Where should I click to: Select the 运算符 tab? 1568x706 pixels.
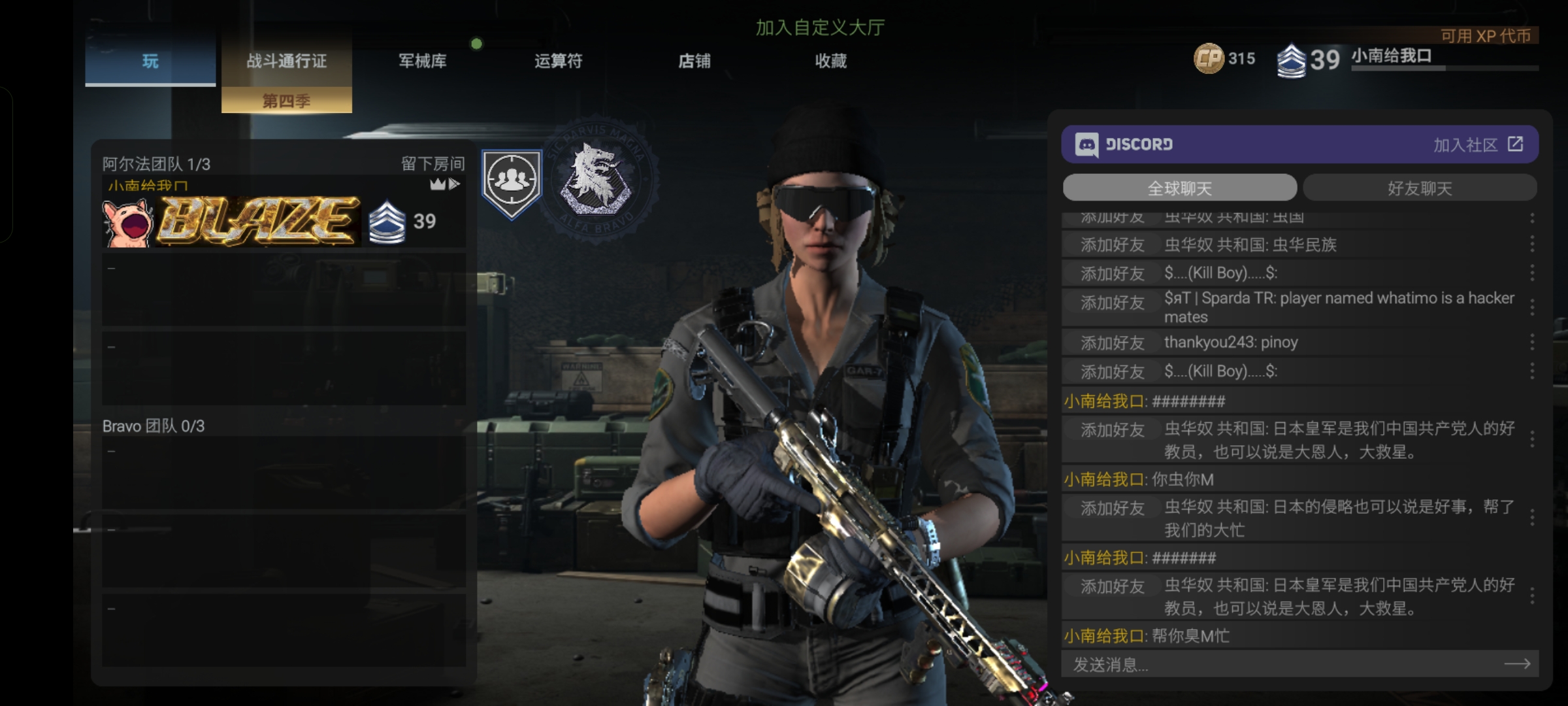[x=558, y=61]
